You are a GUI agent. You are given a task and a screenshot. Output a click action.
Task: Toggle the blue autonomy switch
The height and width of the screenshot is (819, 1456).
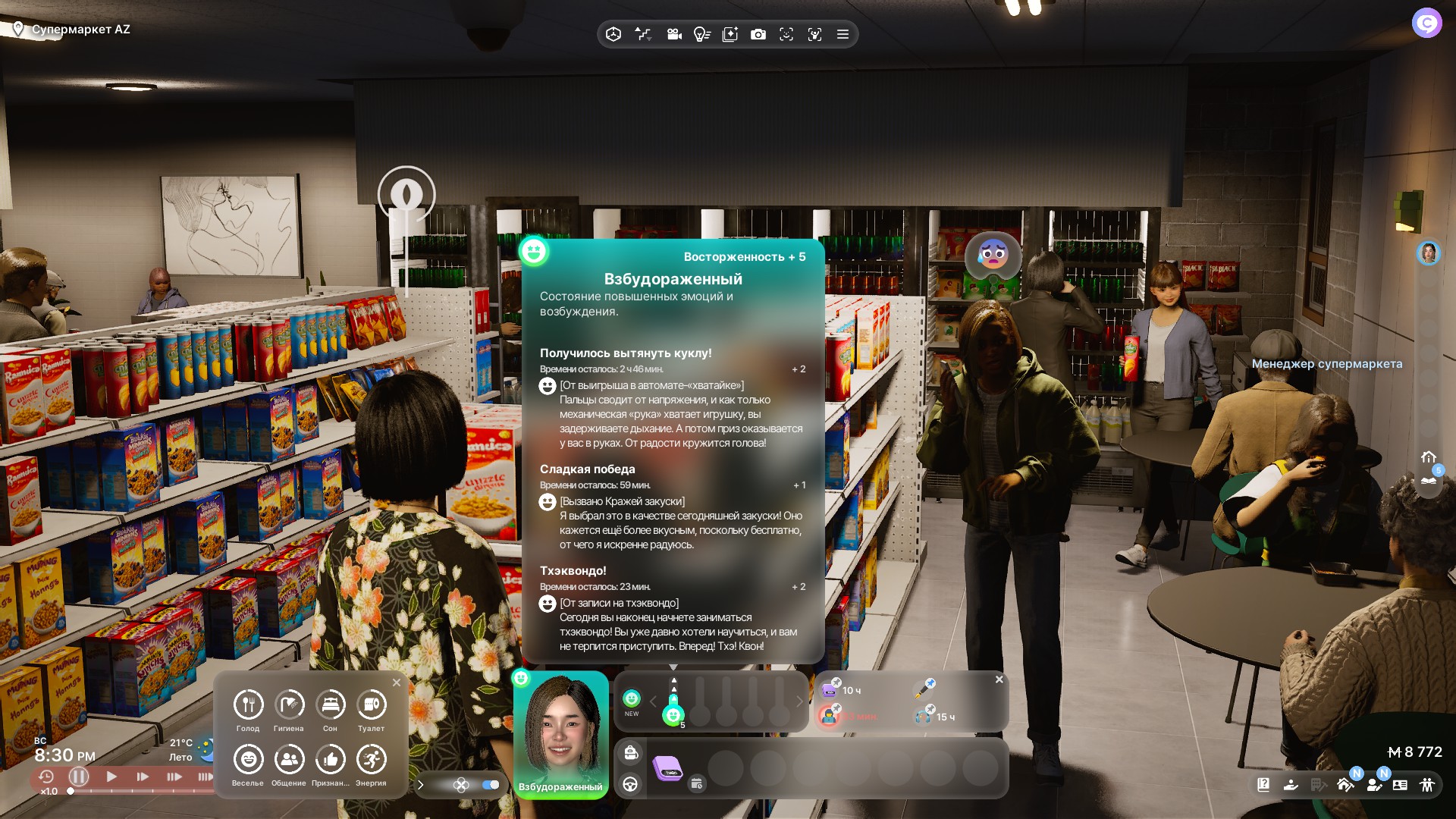[491, 785]
